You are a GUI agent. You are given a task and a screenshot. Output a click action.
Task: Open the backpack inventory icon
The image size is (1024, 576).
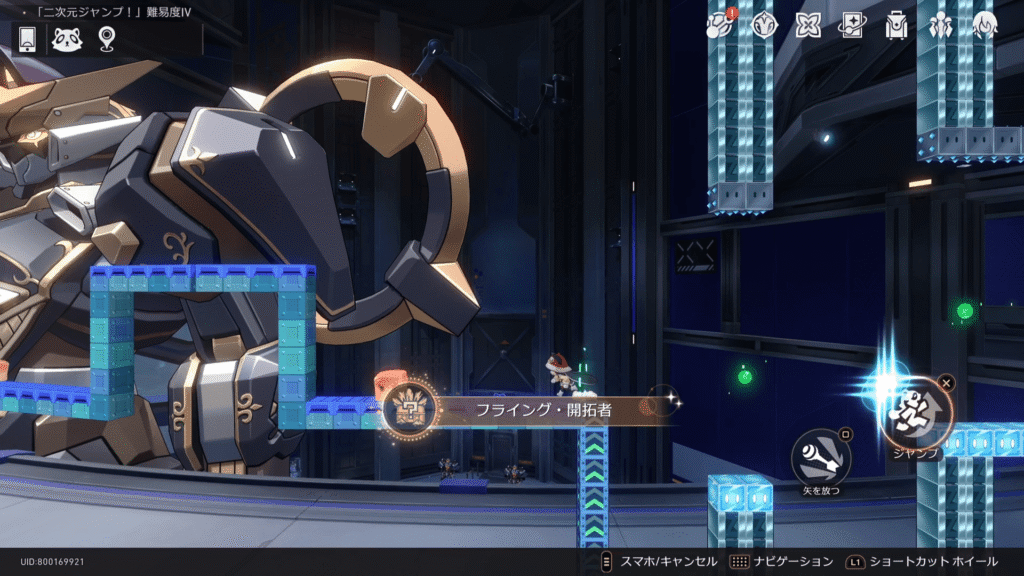pos(897,25)
